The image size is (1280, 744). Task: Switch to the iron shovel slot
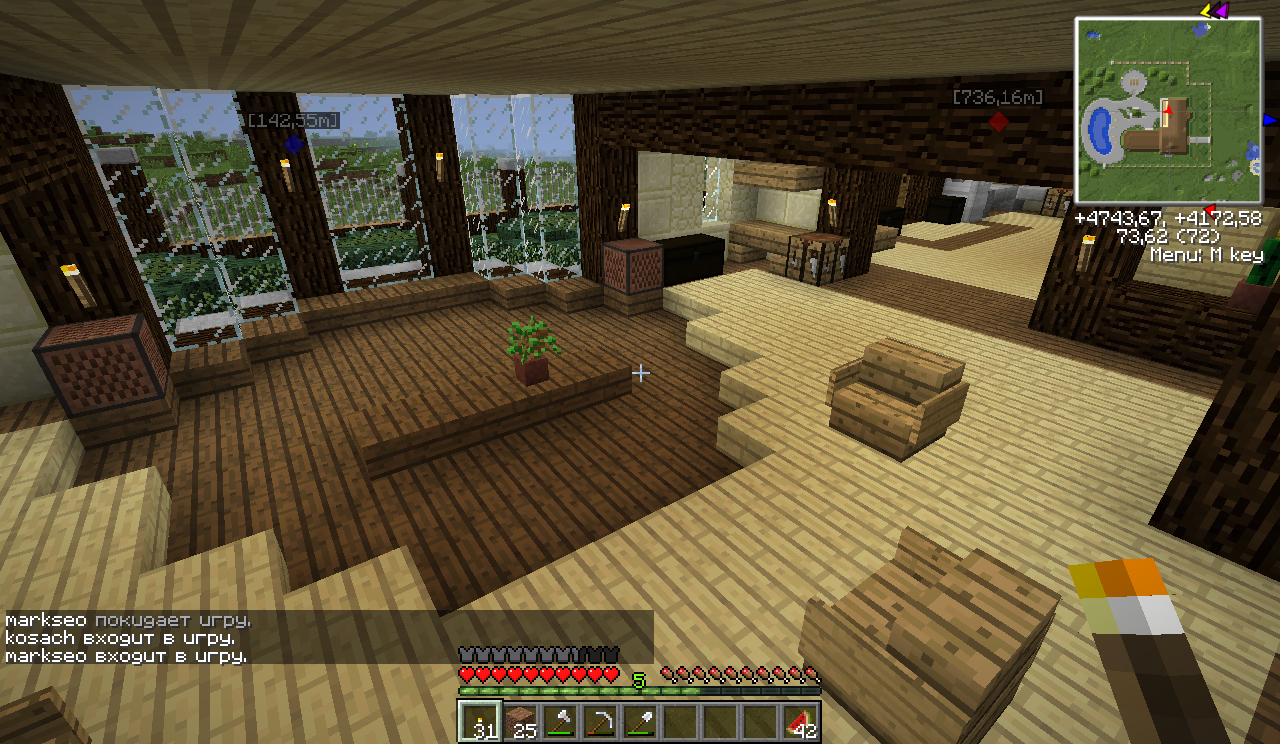click(x=639, y=721)
